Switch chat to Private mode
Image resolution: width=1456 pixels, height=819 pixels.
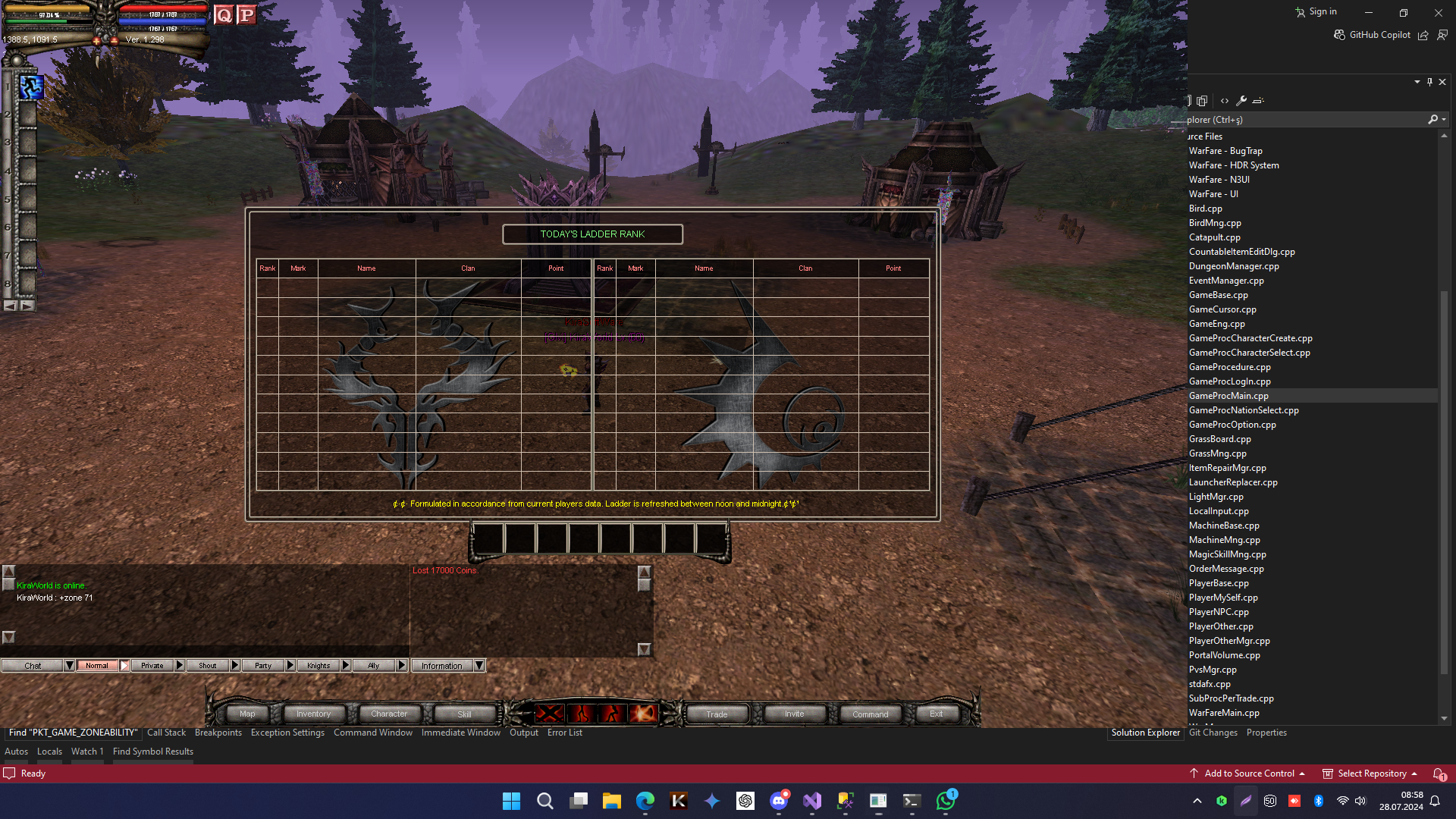(x=152, y=666)
